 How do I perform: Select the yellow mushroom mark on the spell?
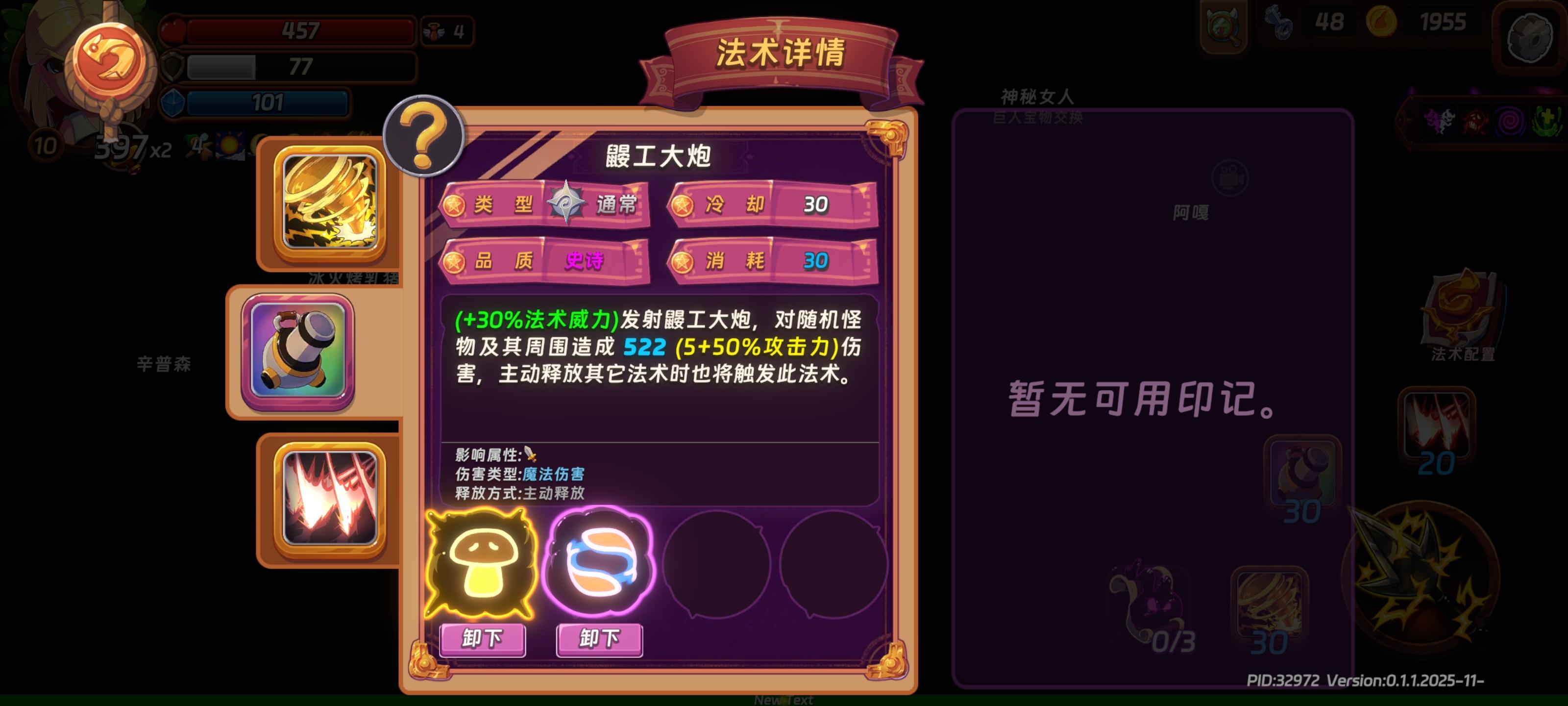481,566
